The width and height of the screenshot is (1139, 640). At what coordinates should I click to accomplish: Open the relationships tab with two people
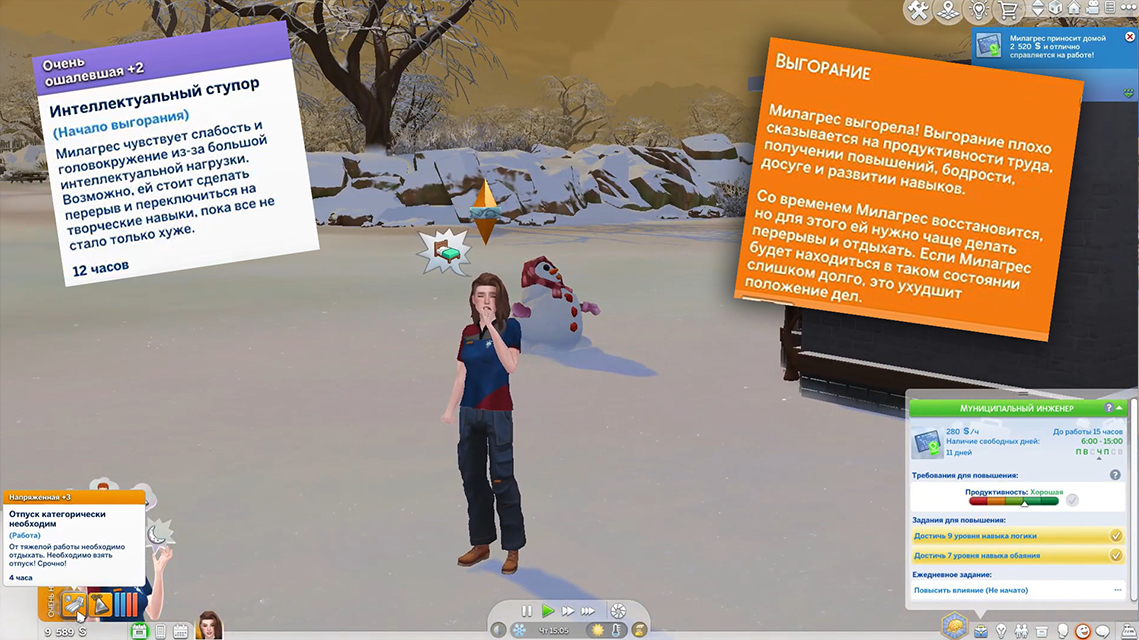[x=1022, y=631]
